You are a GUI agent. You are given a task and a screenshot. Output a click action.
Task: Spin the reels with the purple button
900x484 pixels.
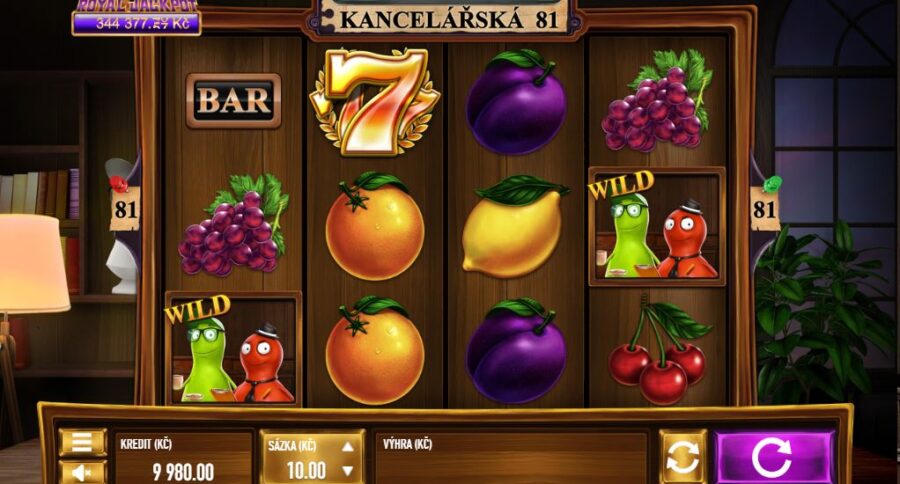pyautogui.click(x=774, y=457)
